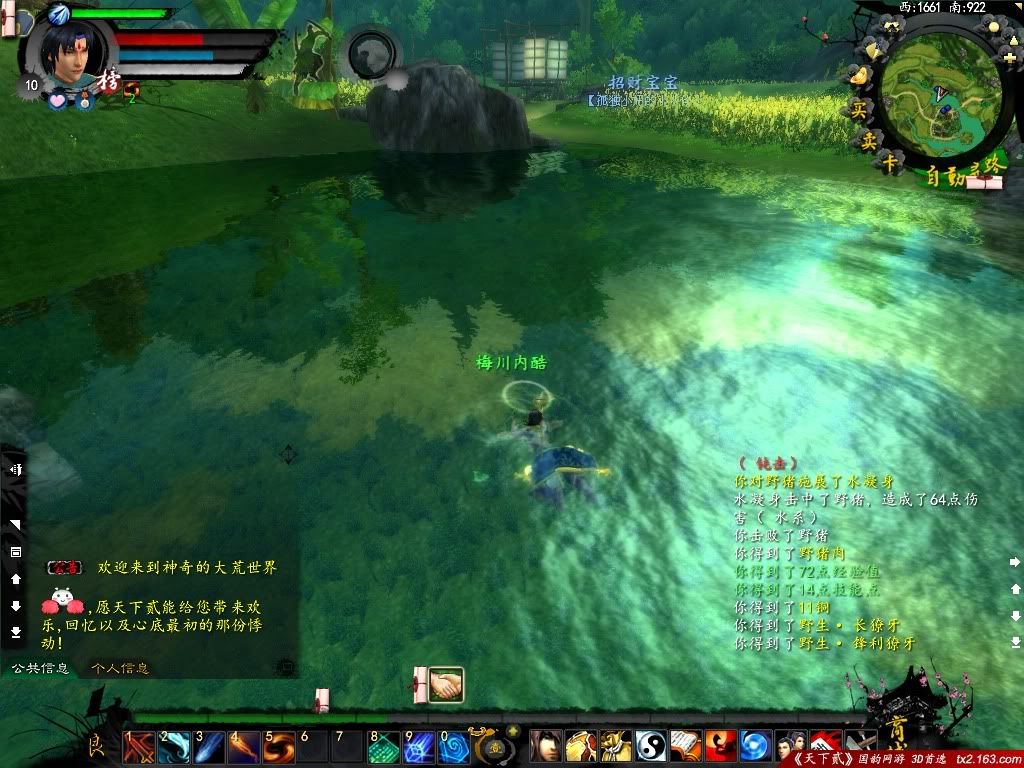Use the skill in hotbar slot 1
This screenshot has width=1024, height=768.
139,747
